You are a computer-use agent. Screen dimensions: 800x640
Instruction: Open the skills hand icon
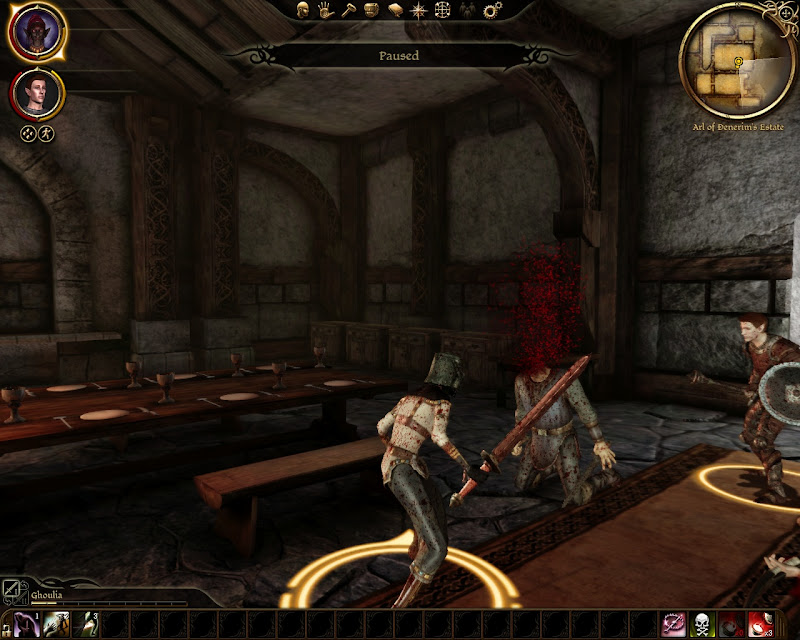[325, 10]
